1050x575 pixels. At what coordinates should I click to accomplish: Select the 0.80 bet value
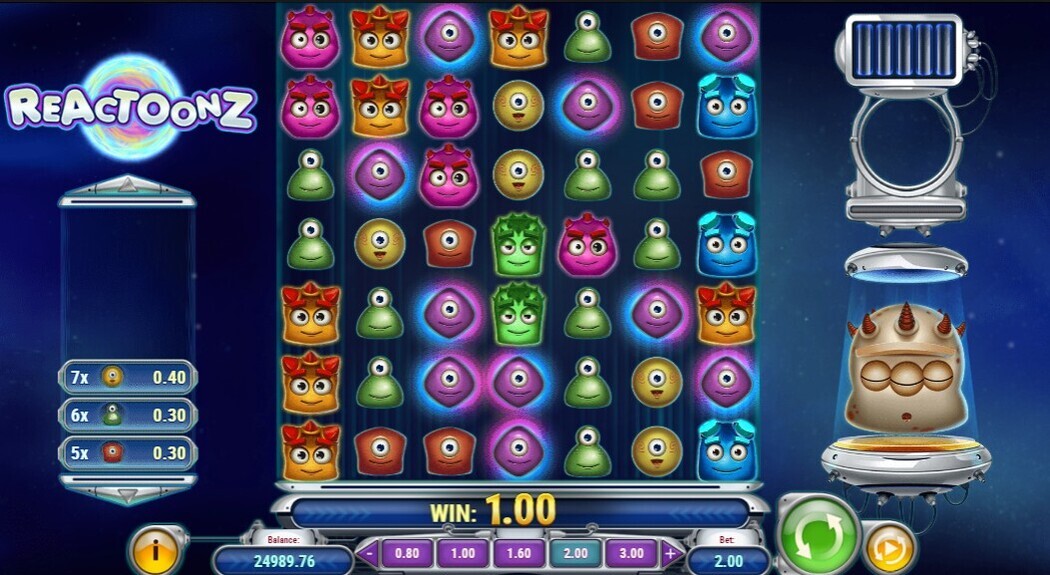[x=408, y=553]
